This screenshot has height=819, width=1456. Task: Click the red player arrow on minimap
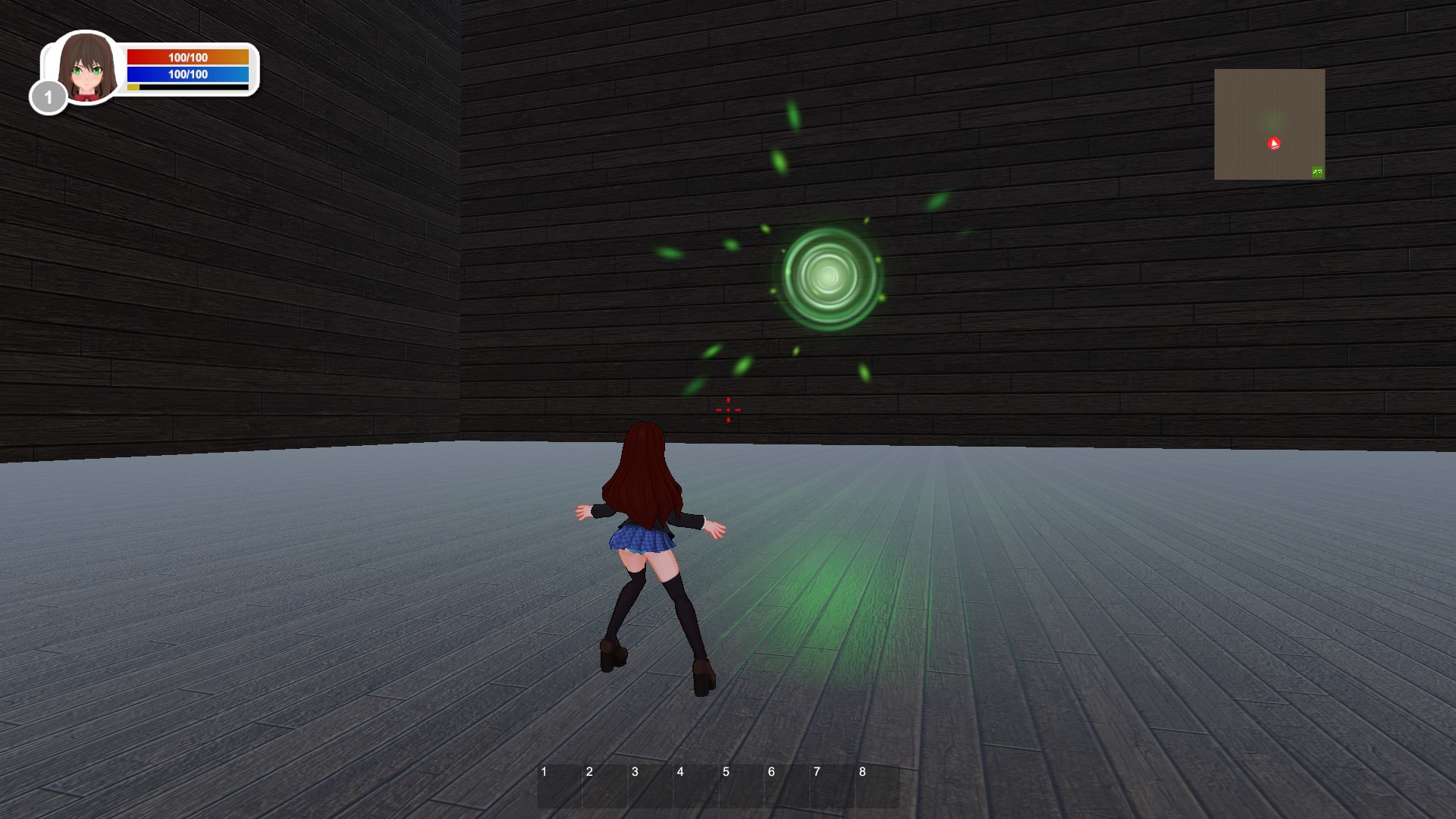(1272, 143)
